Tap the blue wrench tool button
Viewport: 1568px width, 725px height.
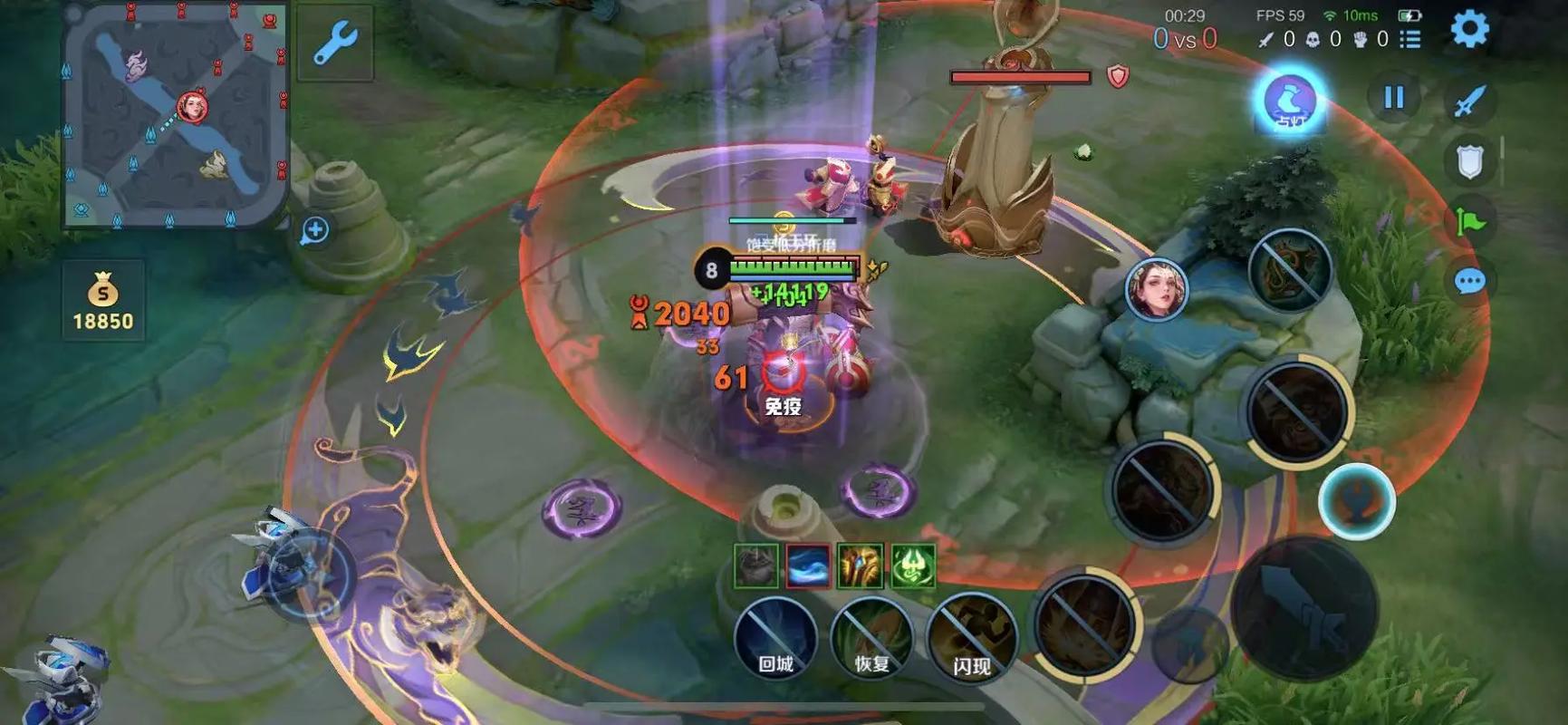point(335,43)
